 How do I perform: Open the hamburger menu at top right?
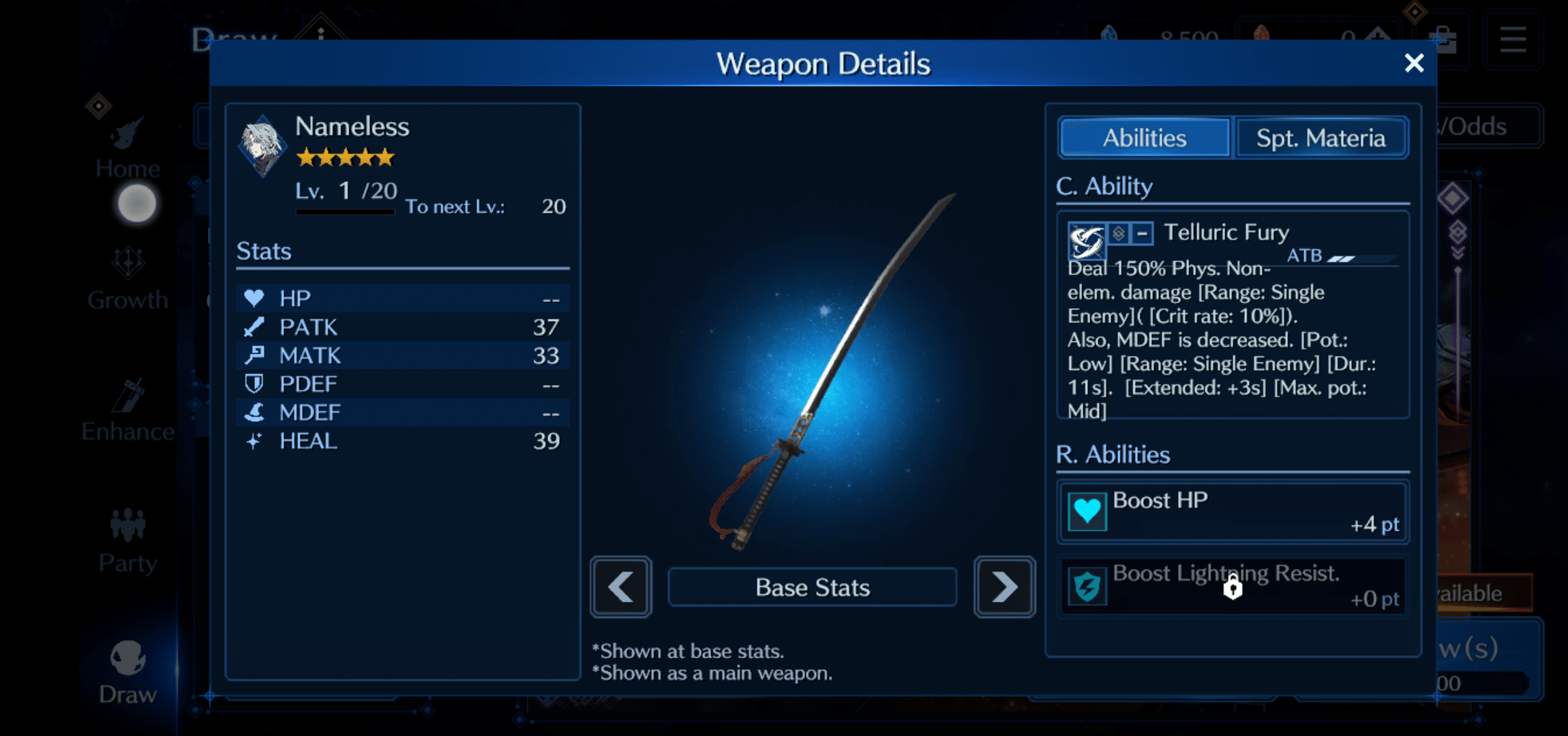click(1512, 39)
